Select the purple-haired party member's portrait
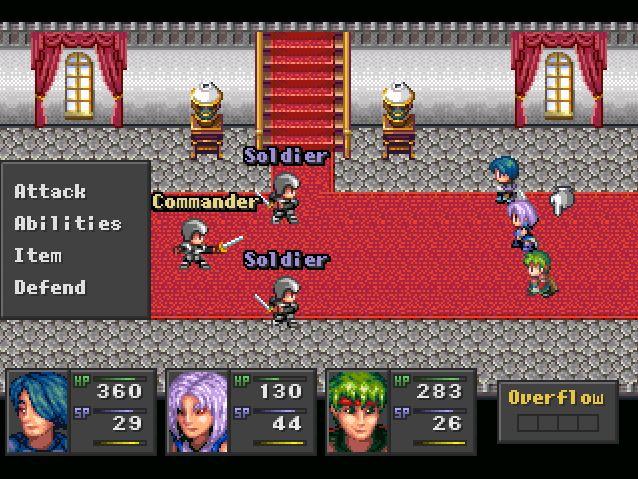The image size is (638, 479). point(198,411)
